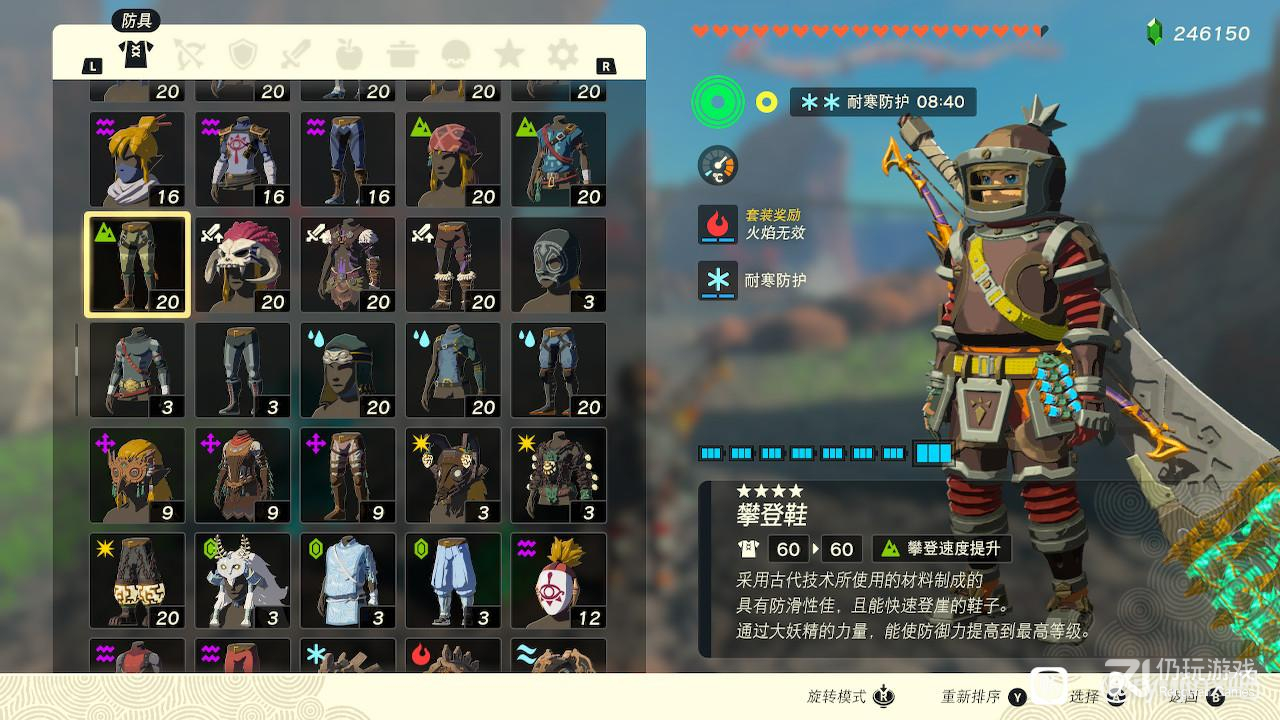The height and width of the screenshot is (720, 1280).
Task: Show the cooking pot food tab
Action: coord(402,54)
